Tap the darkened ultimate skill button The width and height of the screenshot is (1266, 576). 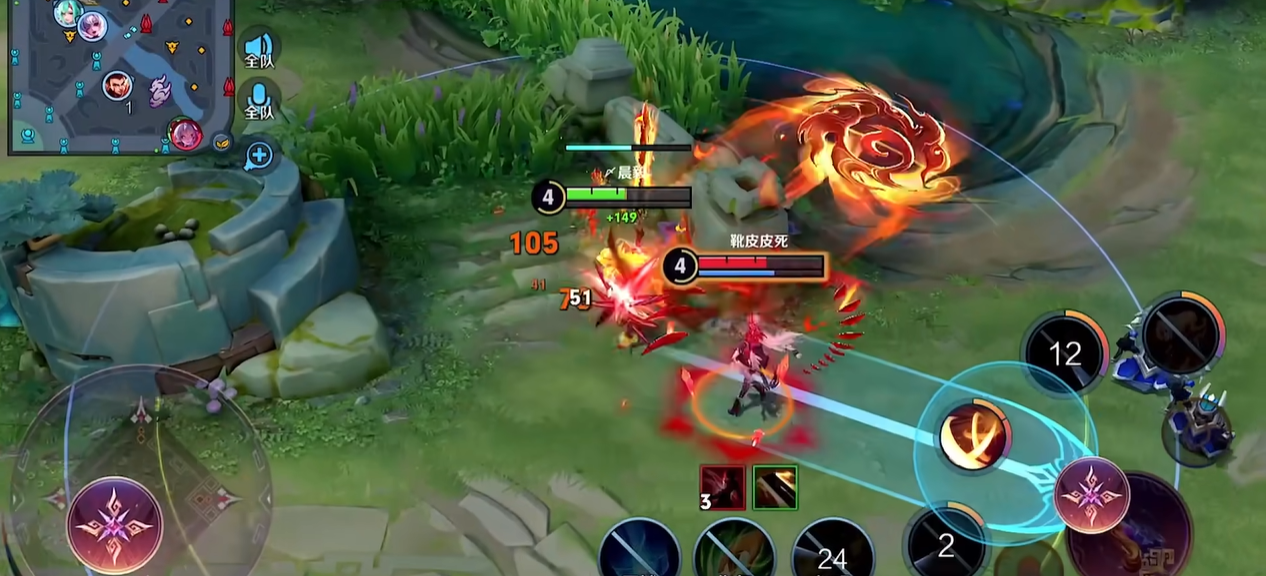click(1184, 335)
